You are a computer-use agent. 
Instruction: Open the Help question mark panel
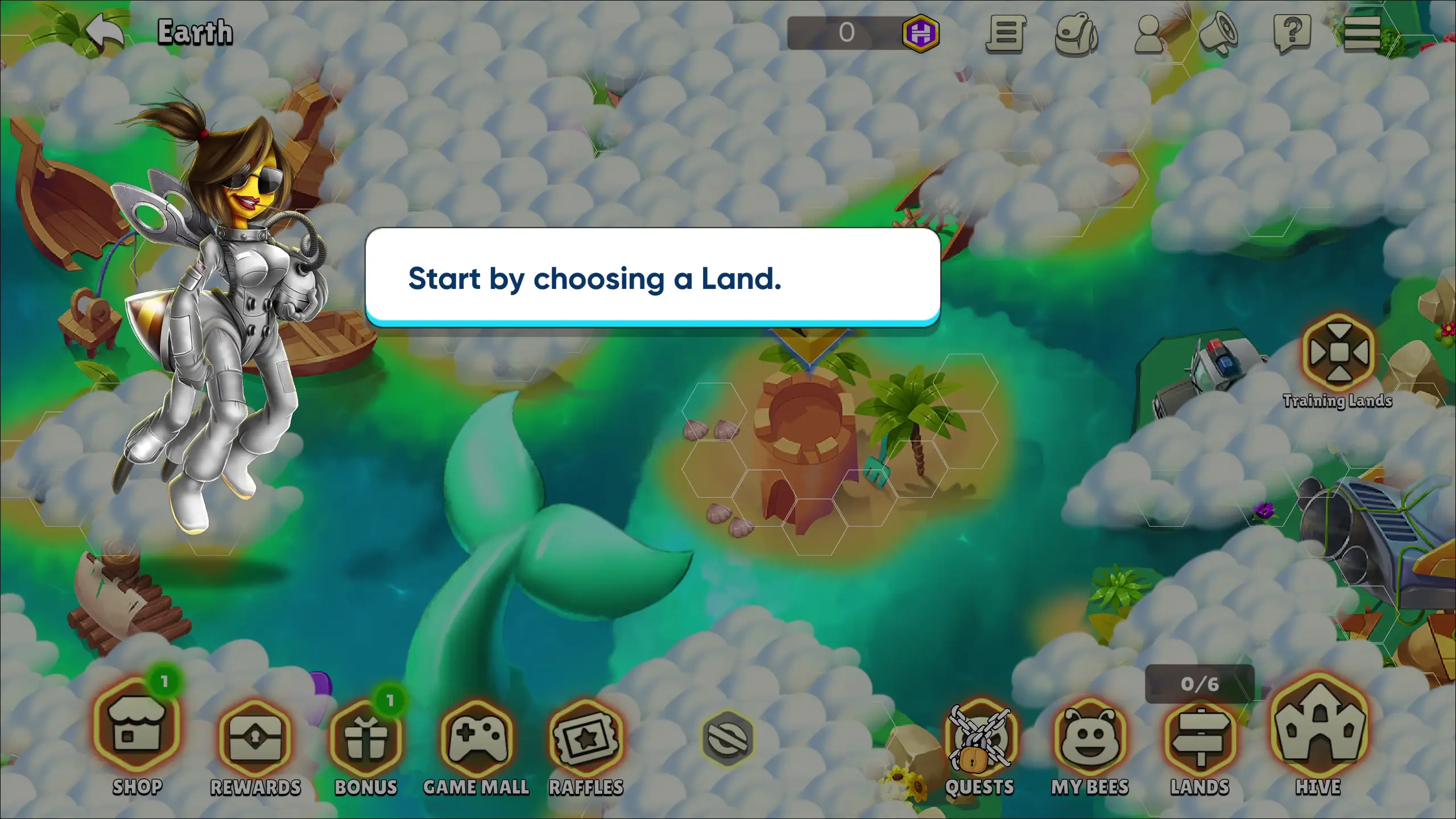[1293, 35]
